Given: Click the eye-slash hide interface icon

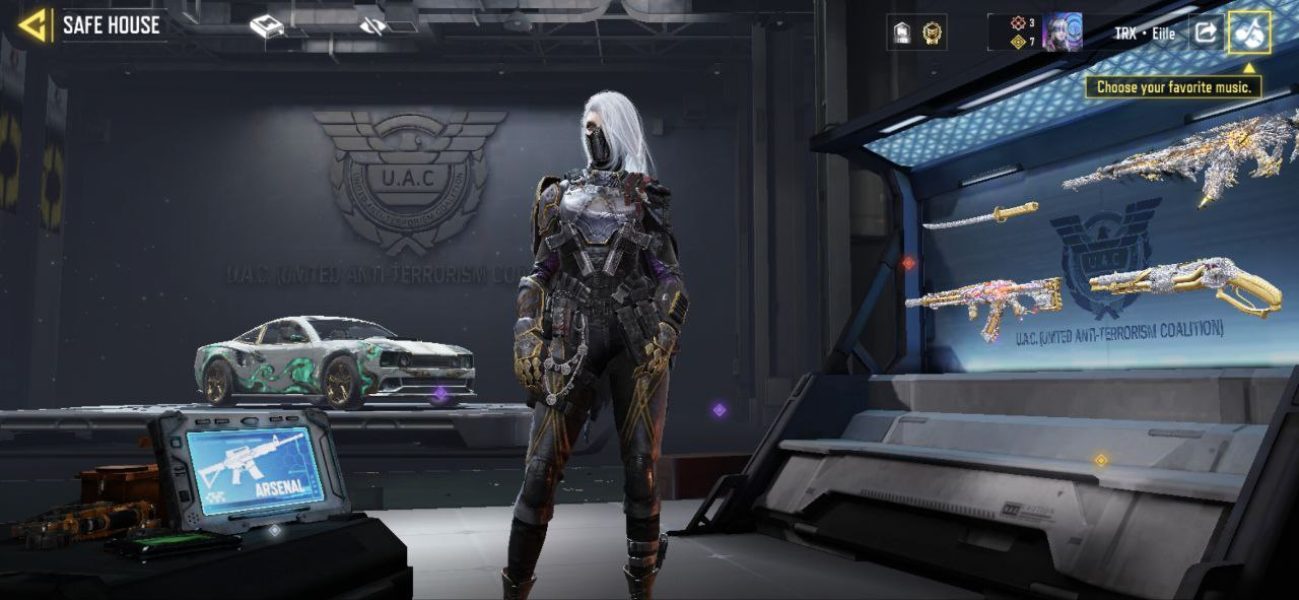Looking at the screenshot, I should pos(374,26).
